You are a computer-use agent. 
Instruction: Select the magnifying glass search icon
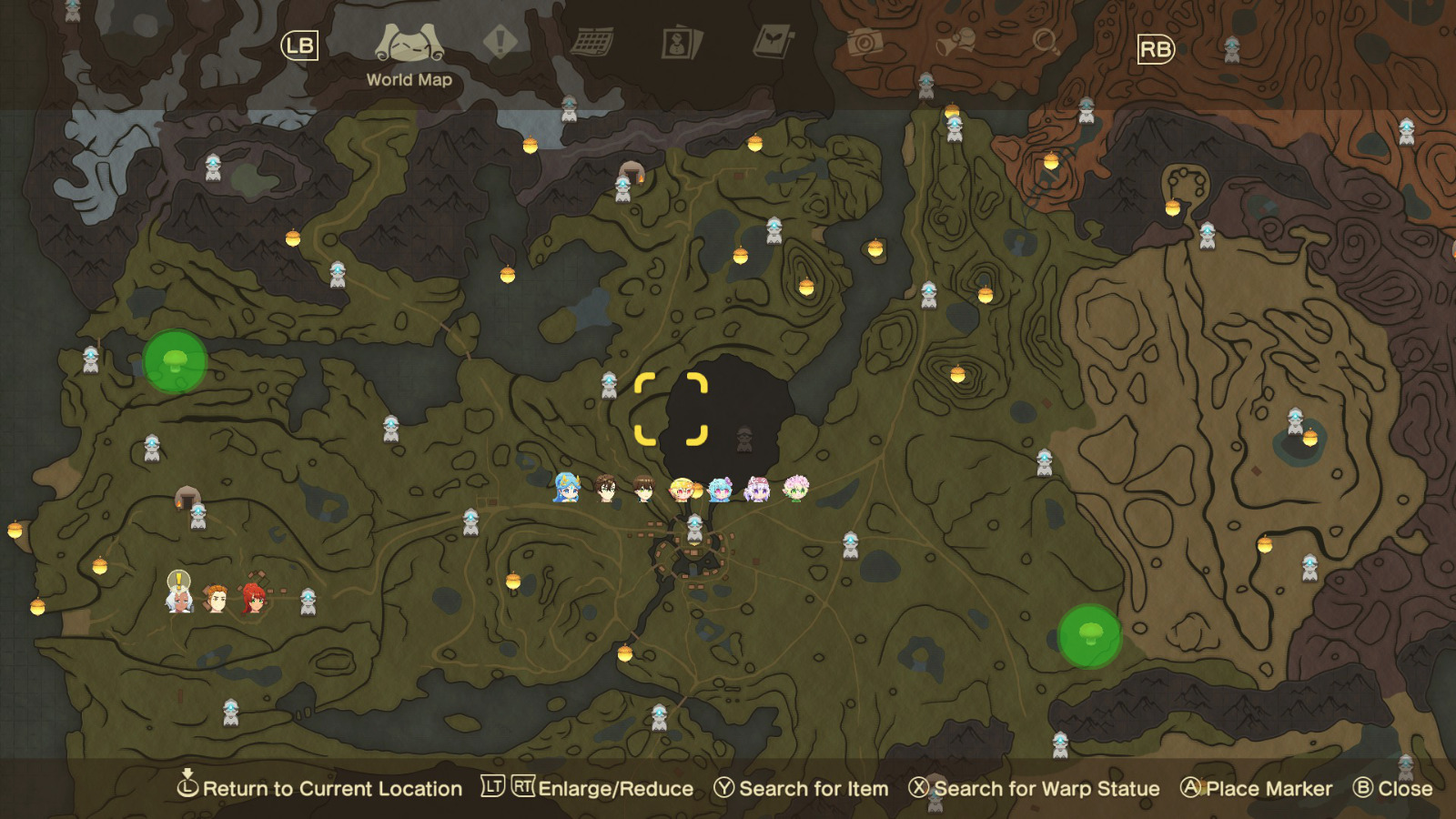coord(1043,41)
